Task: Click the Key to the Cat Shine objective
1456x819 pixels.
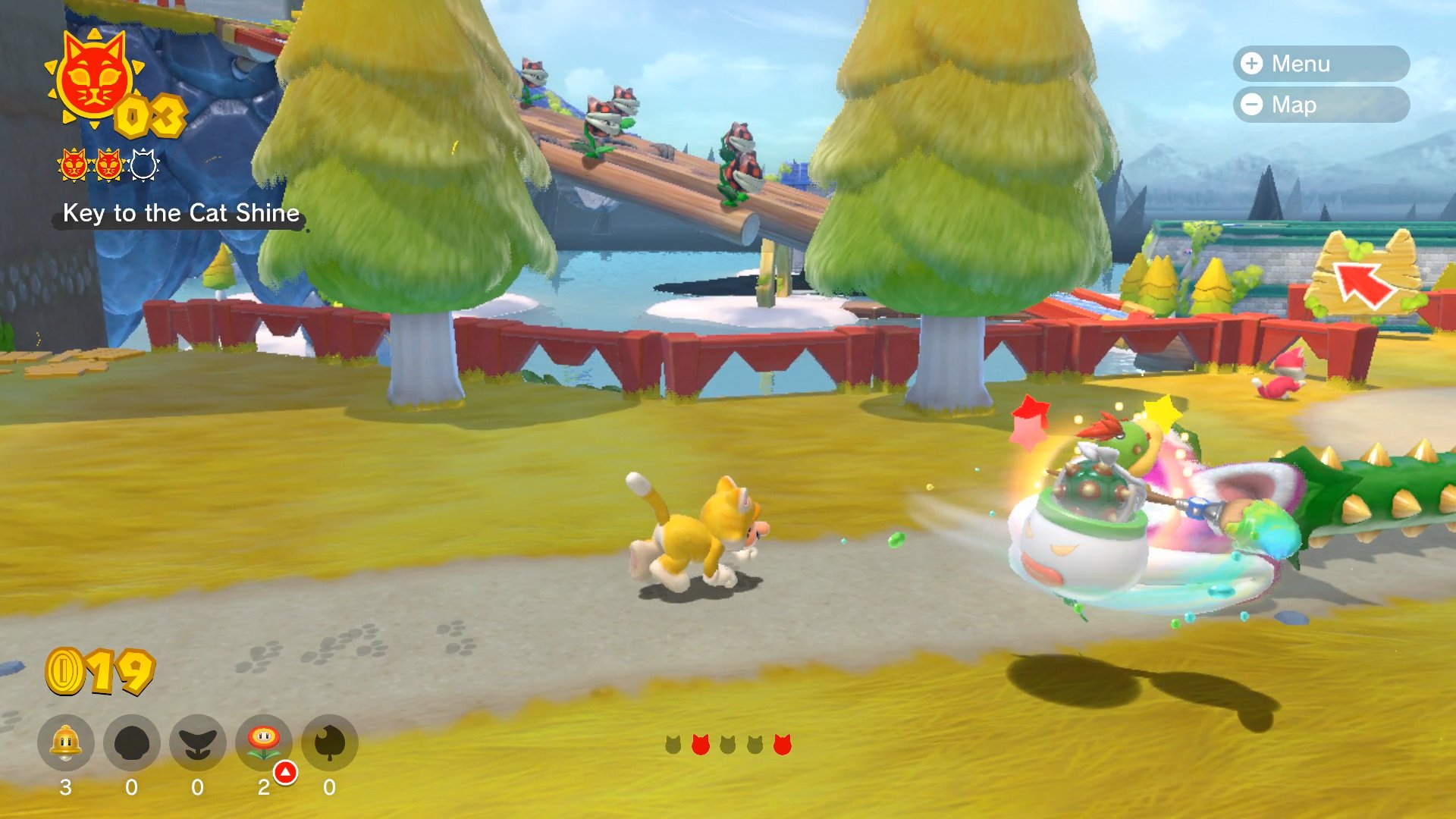Action: [x=180, y=213]
